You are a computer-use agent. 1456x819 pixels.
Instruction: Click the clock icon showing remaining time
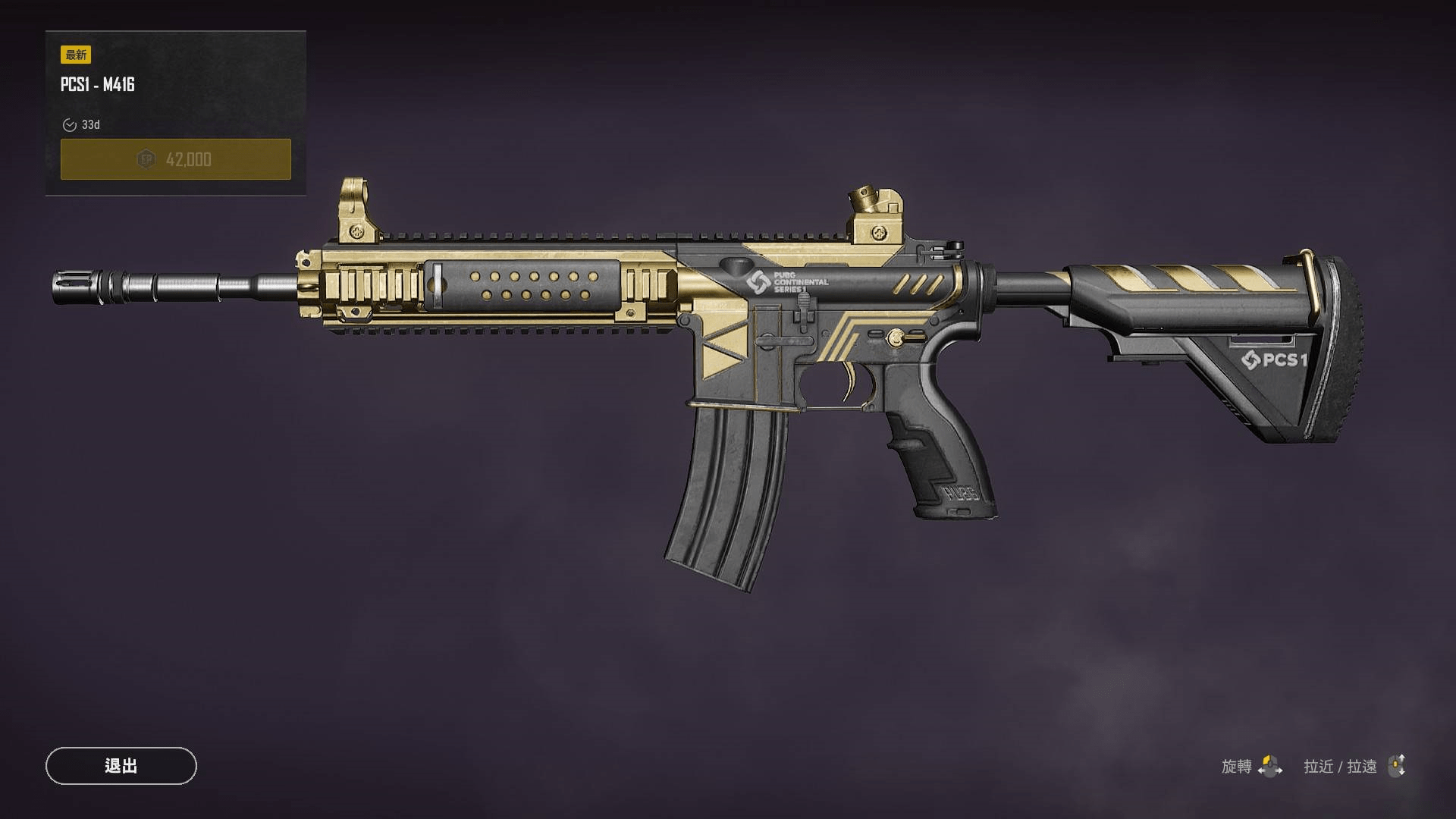[71, 125]
